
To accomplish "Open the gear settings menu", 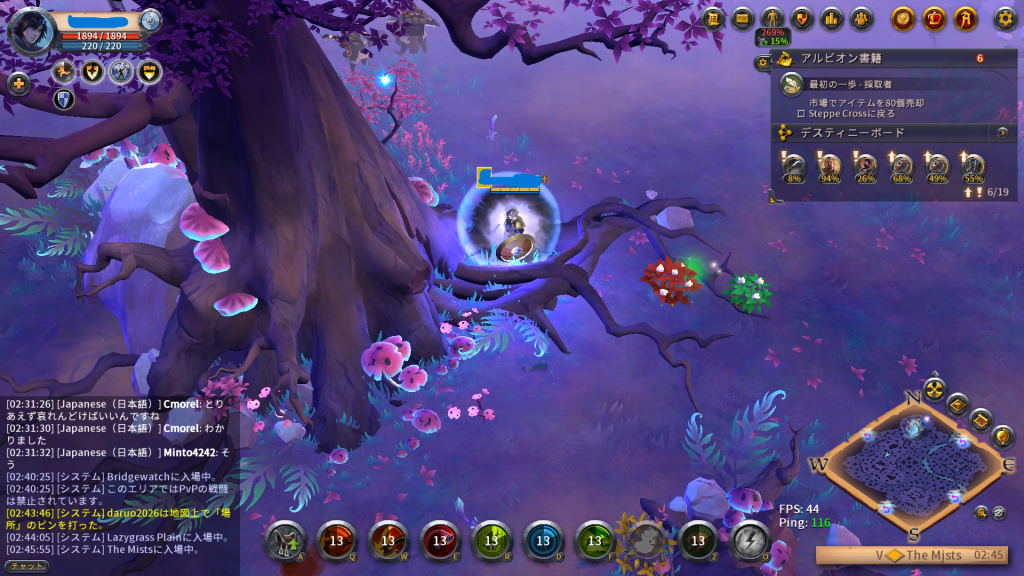I will coord(1004,18).
